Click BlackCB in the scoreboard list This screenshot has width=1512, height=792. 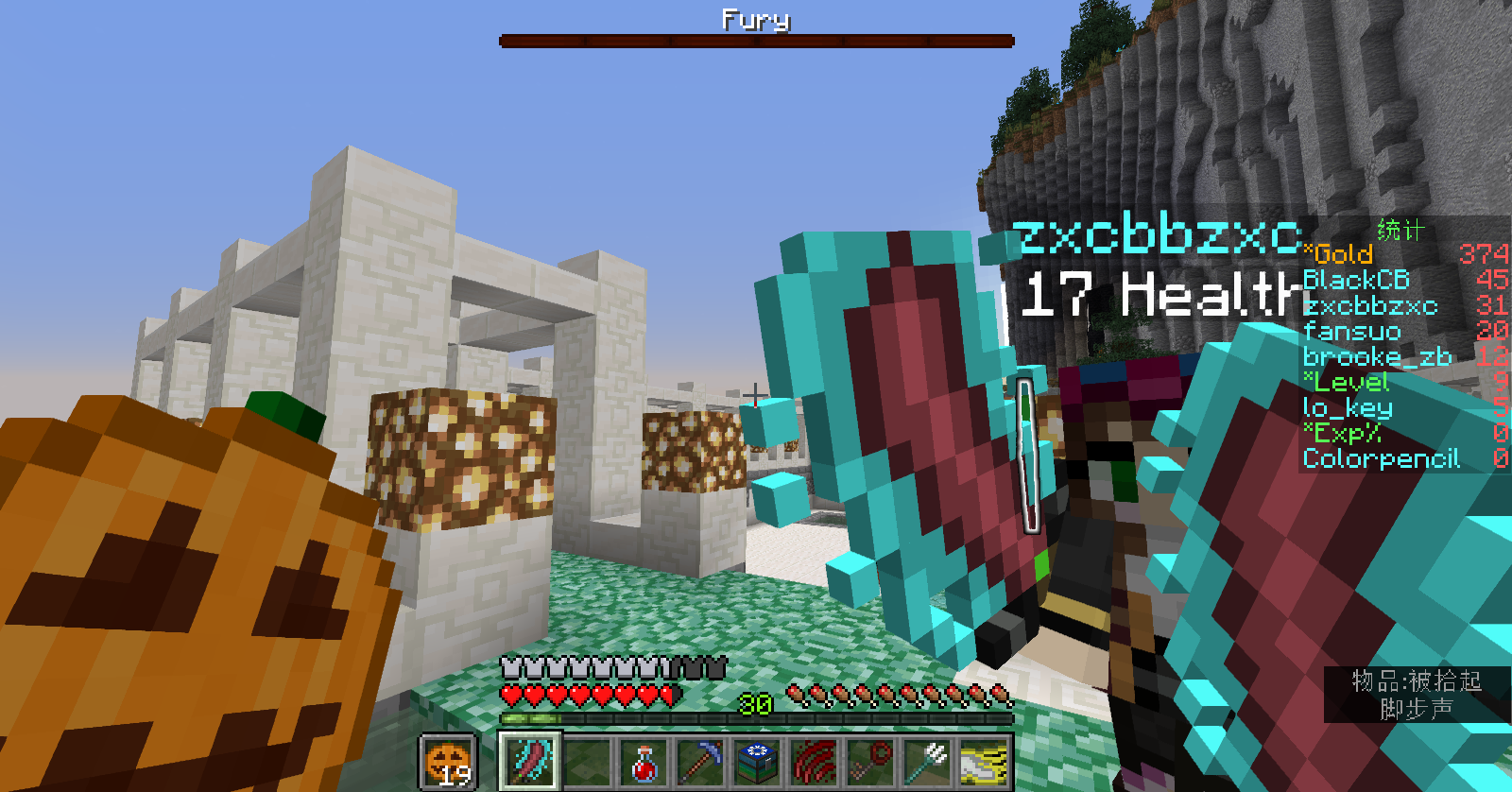point(1356,280)
